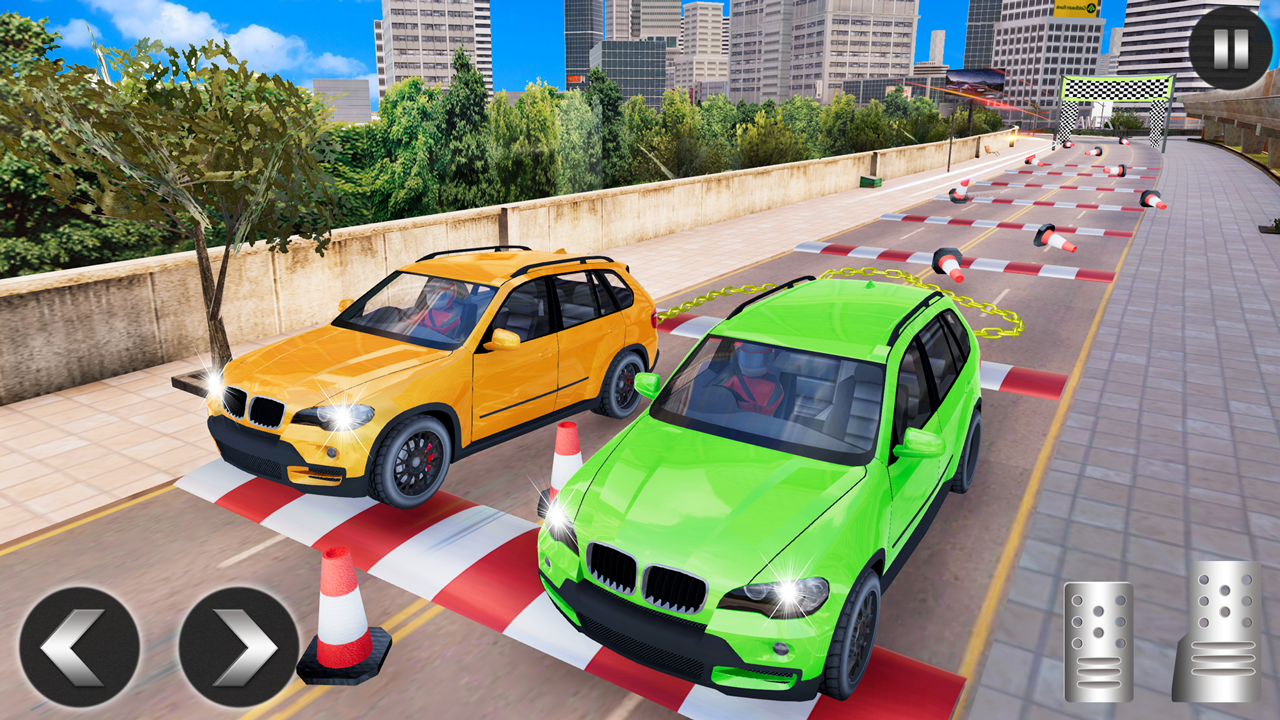Tap the fallen cone beside the steering arrows

point(340,620)
